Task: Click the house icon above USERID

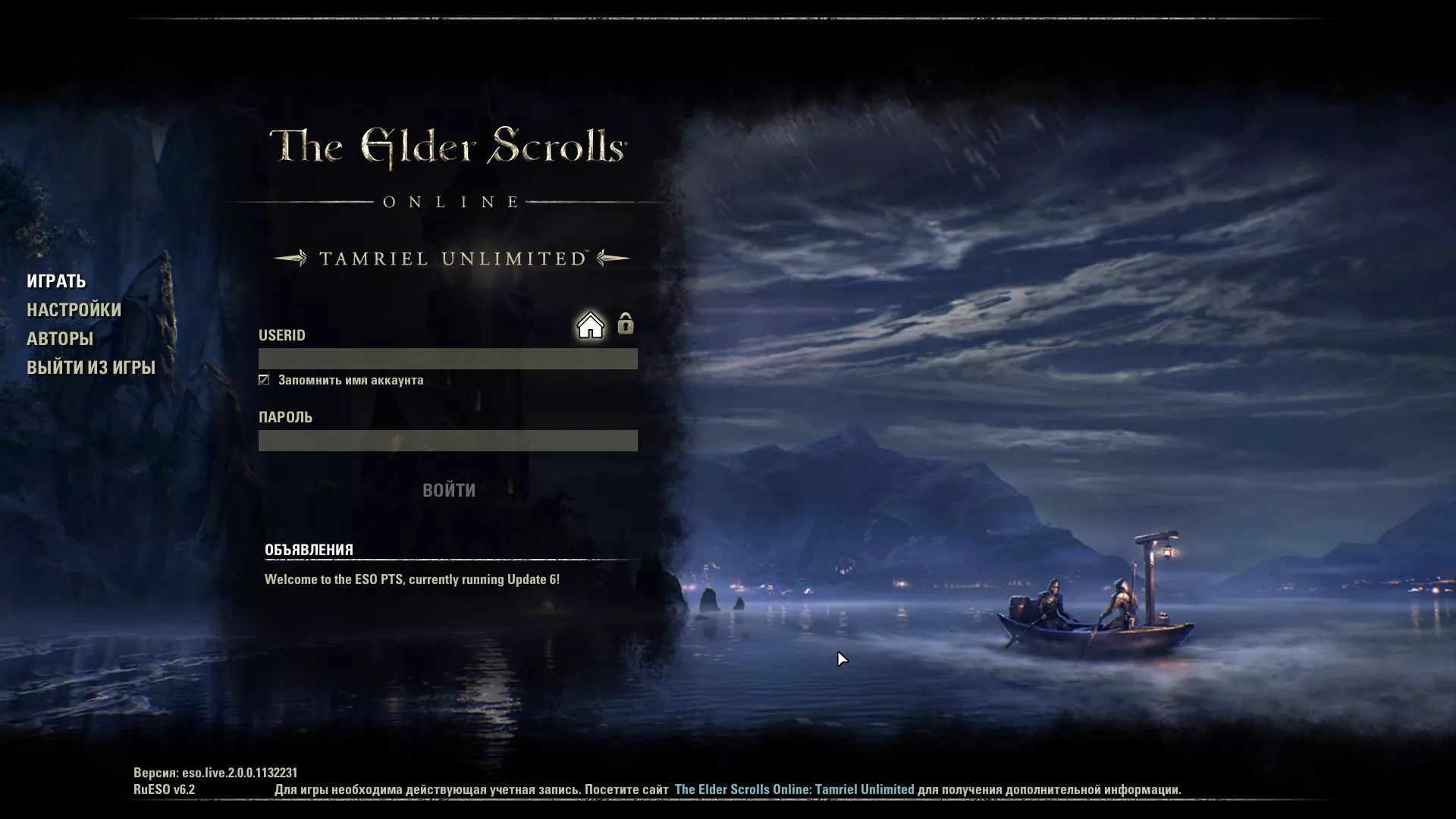Action: (590, 325)
